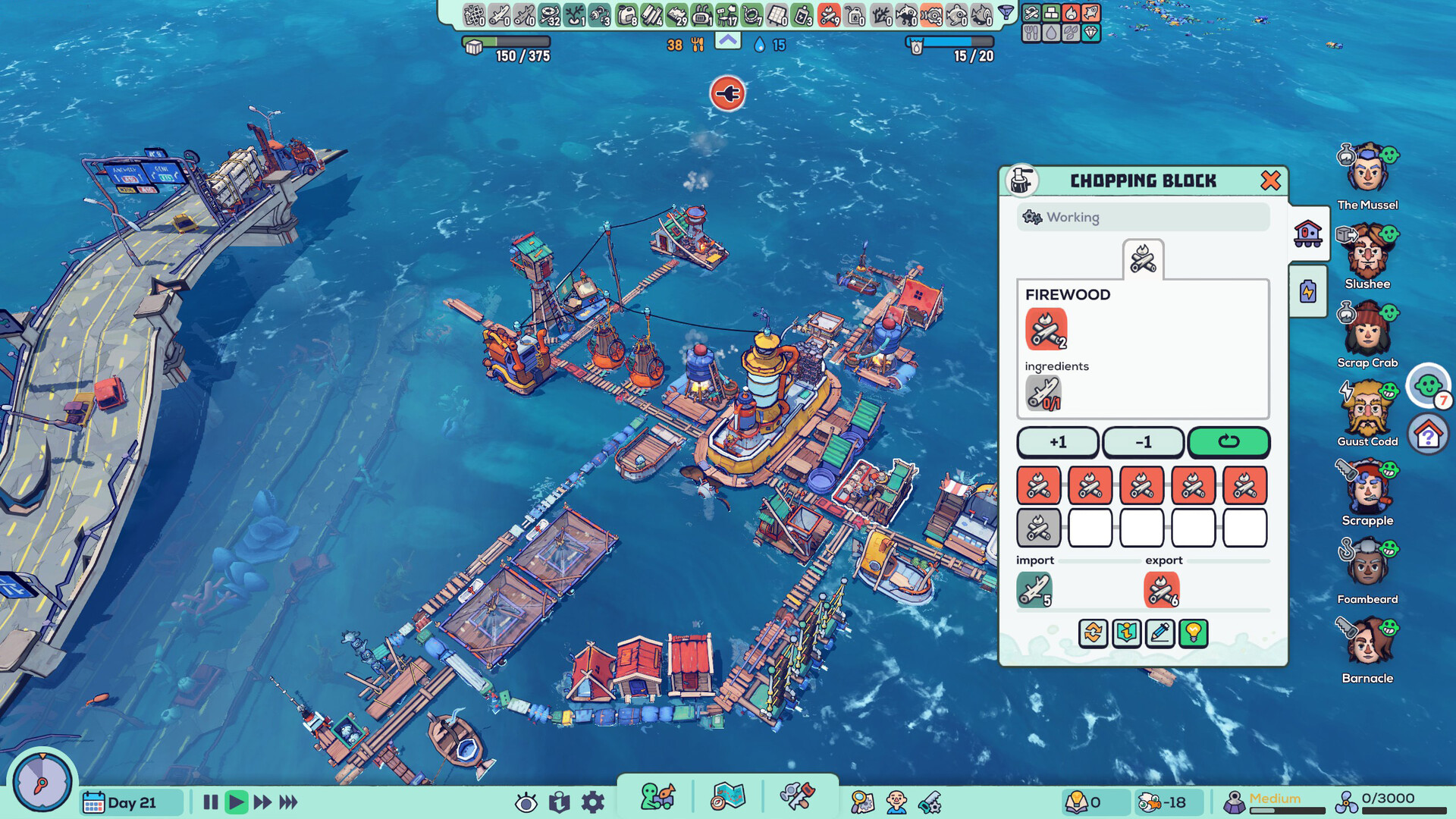1456x819 pixels.
Task: Open the Chopping Block rename pencil tool
Action: point(1160,634)
